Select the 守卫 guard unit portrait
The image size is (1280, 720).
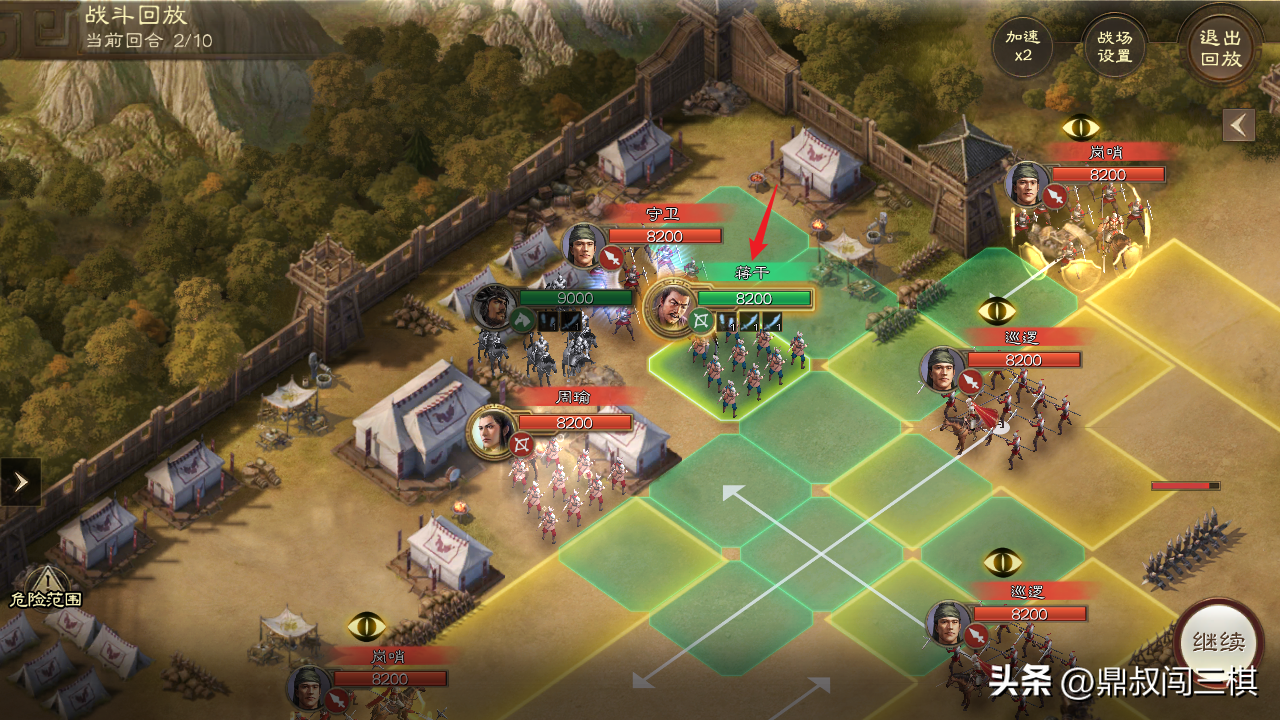tap(586, 247)
